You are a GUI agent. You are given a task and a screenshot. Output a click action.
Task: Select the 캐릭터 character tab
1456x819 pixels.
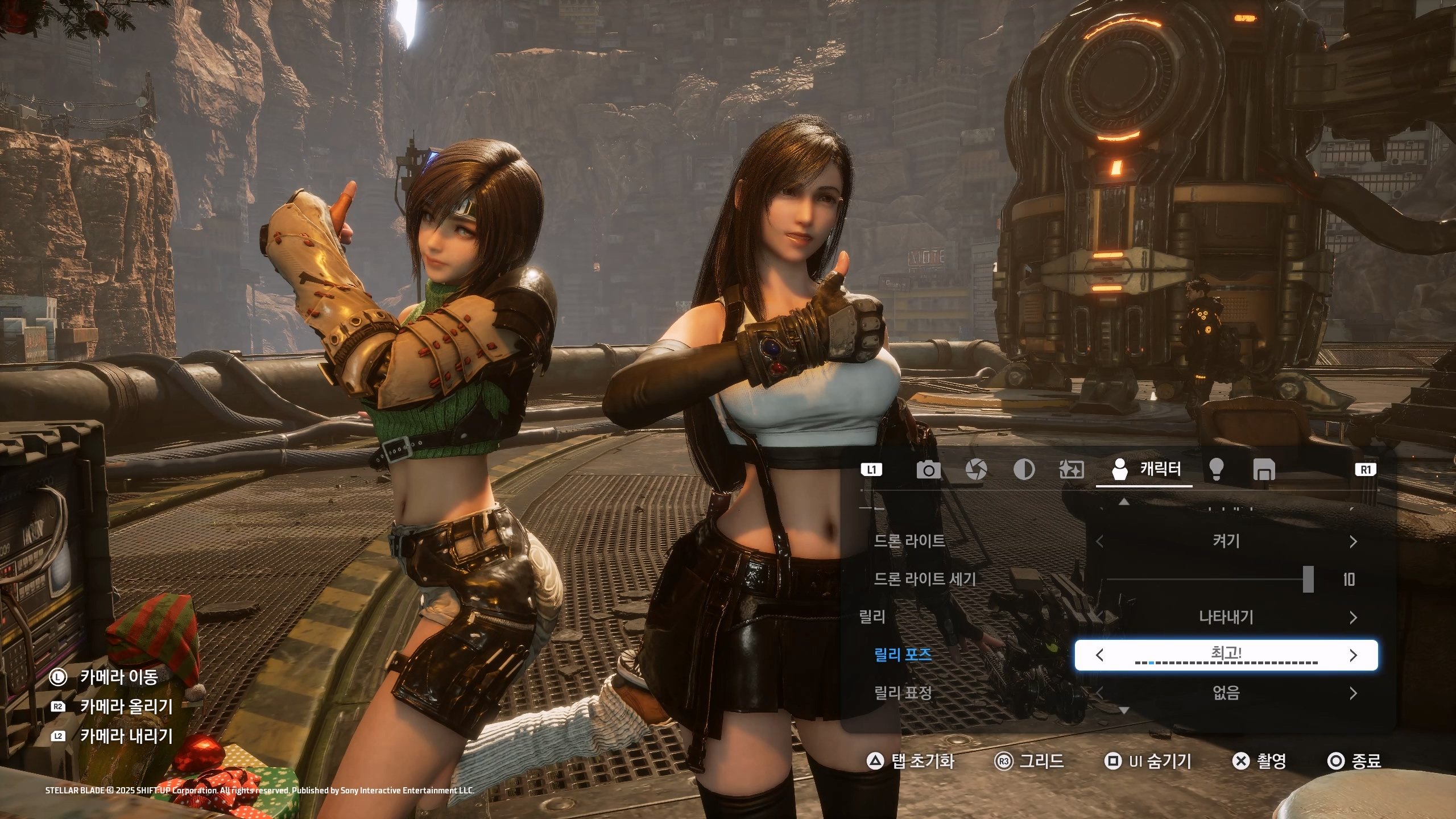[1144, 470]
